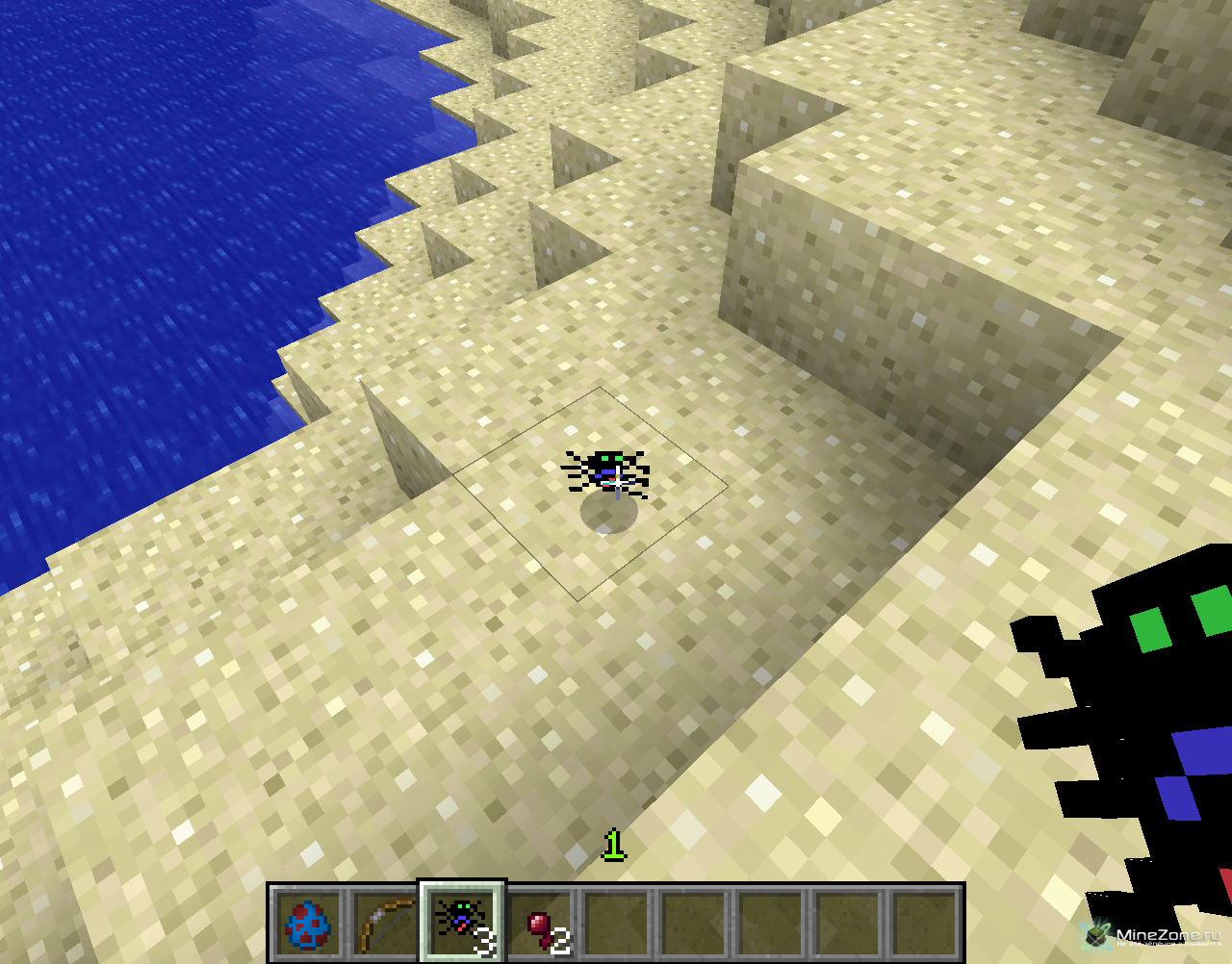
Task: Select the blue spawn egg hotbar slot
Action: tap(308, 924)
